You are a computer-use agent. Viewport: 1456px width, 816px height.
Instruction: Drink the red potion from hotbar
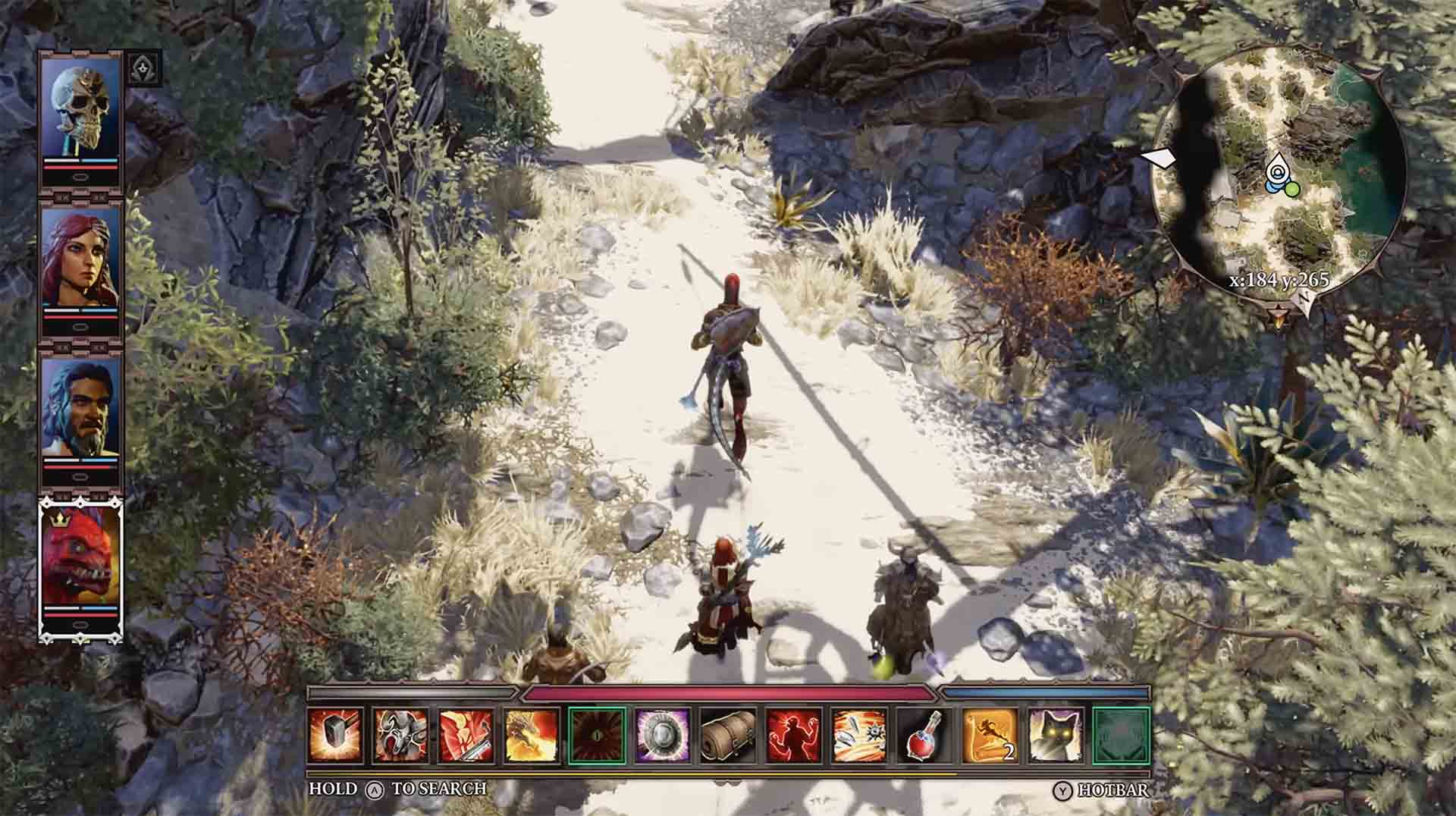(x=924, y=735)
